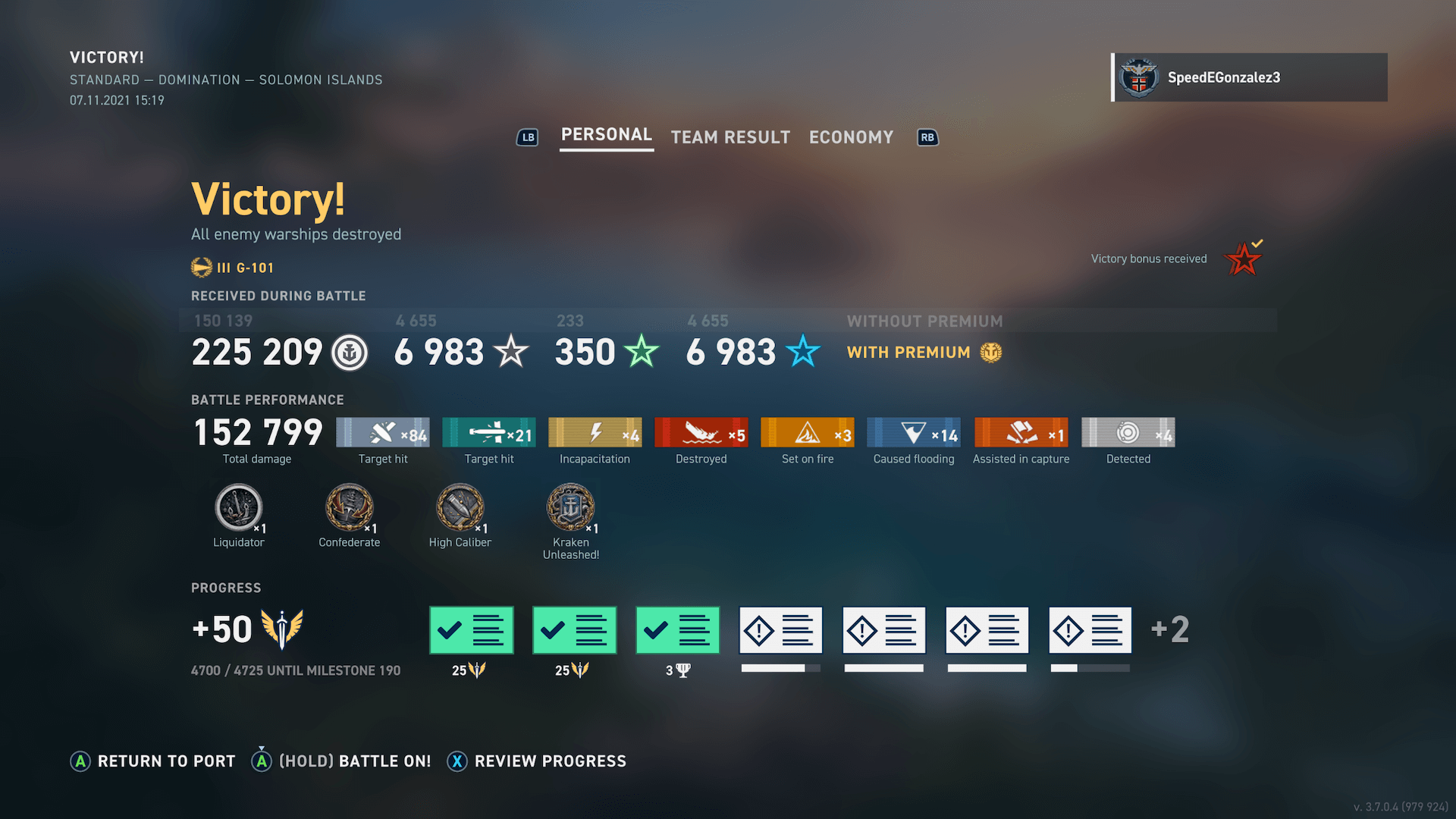
Task: Click the RB shoulder button hint
Action: (927, 137)
